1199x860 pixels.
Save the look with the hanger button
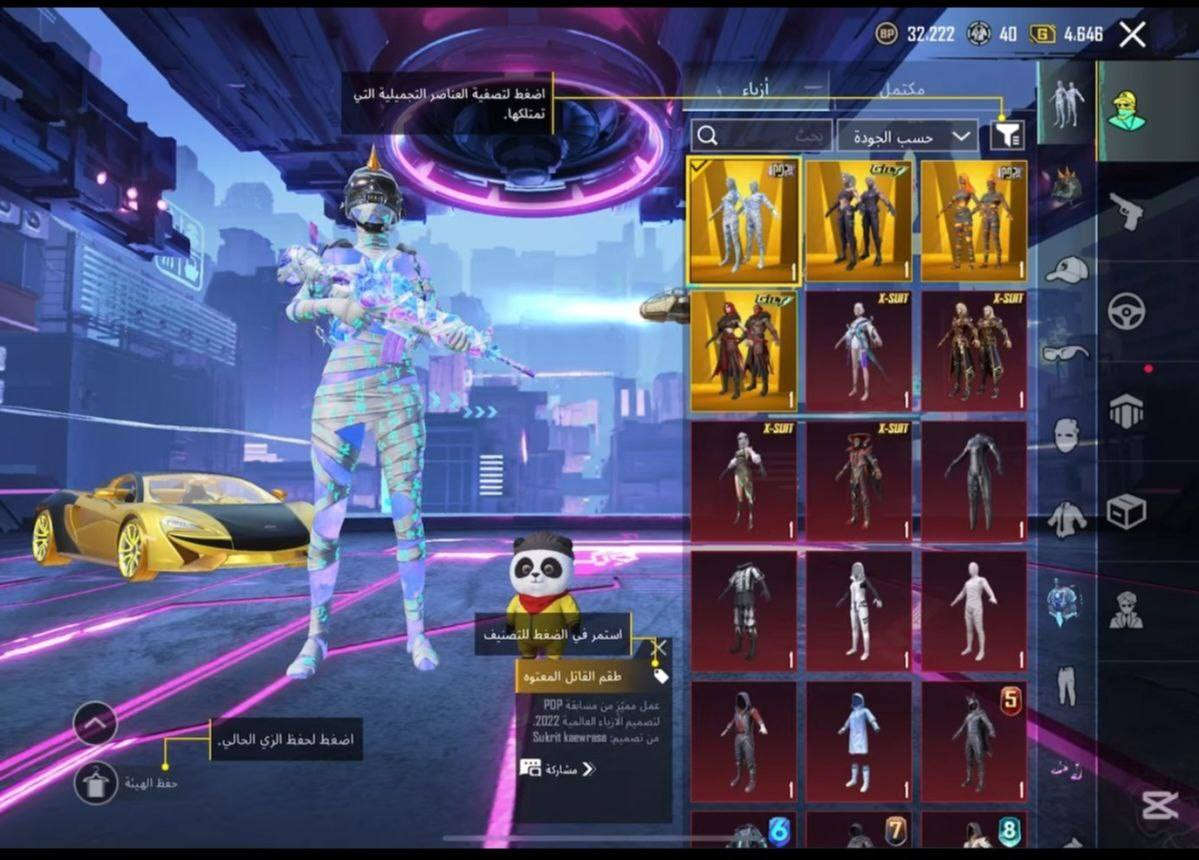point(96,783)
